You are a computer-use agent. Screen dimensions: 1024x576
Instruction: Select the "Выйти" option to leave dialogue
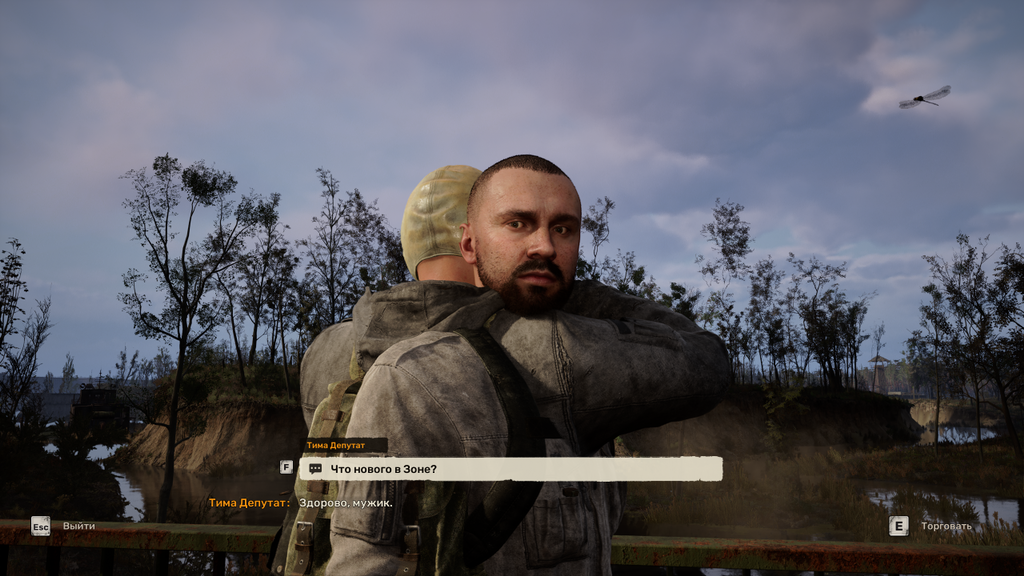click(78, 526)
